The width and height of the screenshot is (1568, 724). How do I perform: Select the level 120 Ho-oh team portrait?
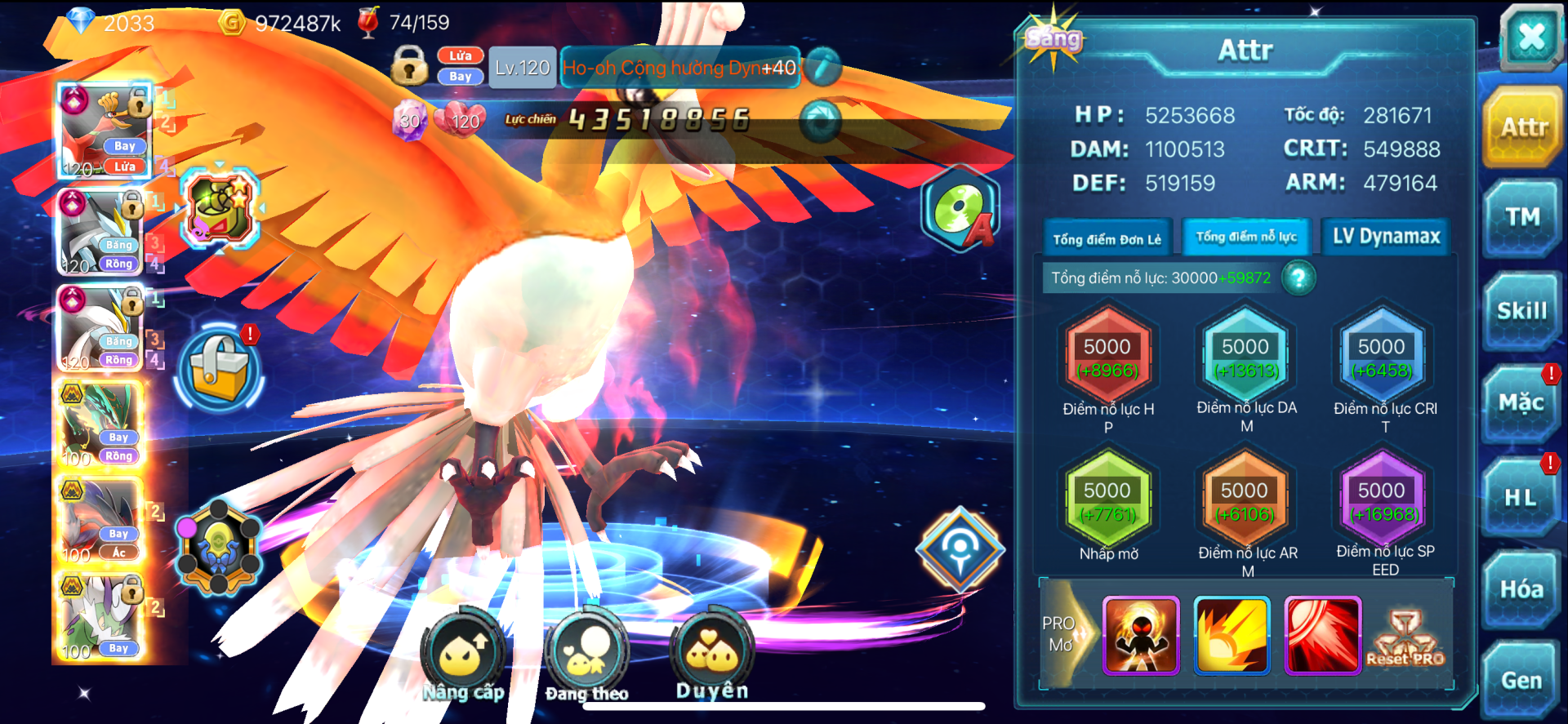coord(104,132)
